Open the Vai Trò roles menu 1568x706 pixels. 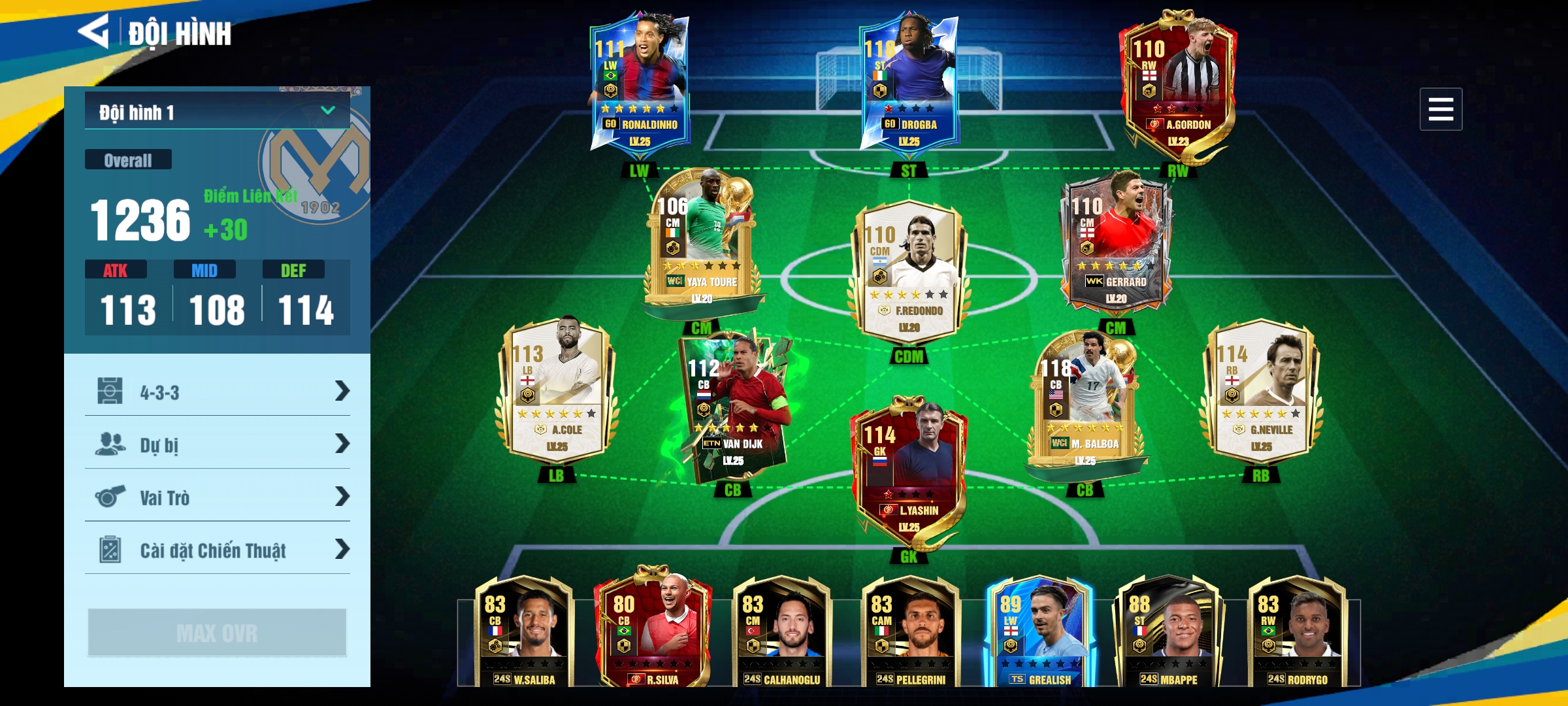click(x=217, y=497)
